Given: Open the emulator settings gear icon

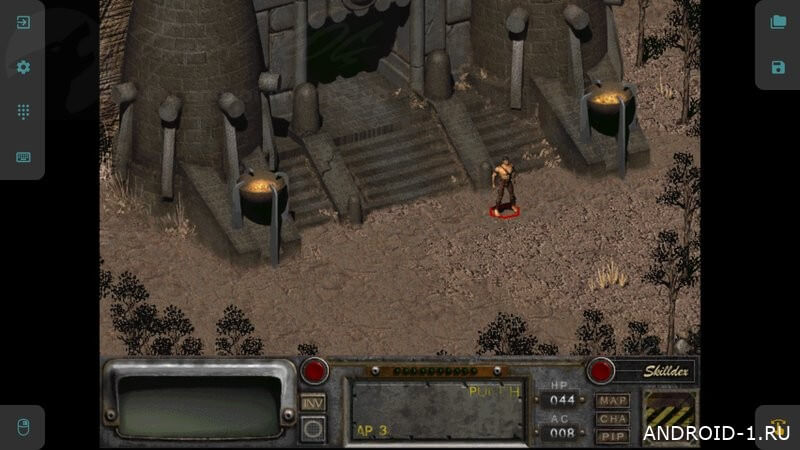Looking at the screenshot, I should coord(23,67).
